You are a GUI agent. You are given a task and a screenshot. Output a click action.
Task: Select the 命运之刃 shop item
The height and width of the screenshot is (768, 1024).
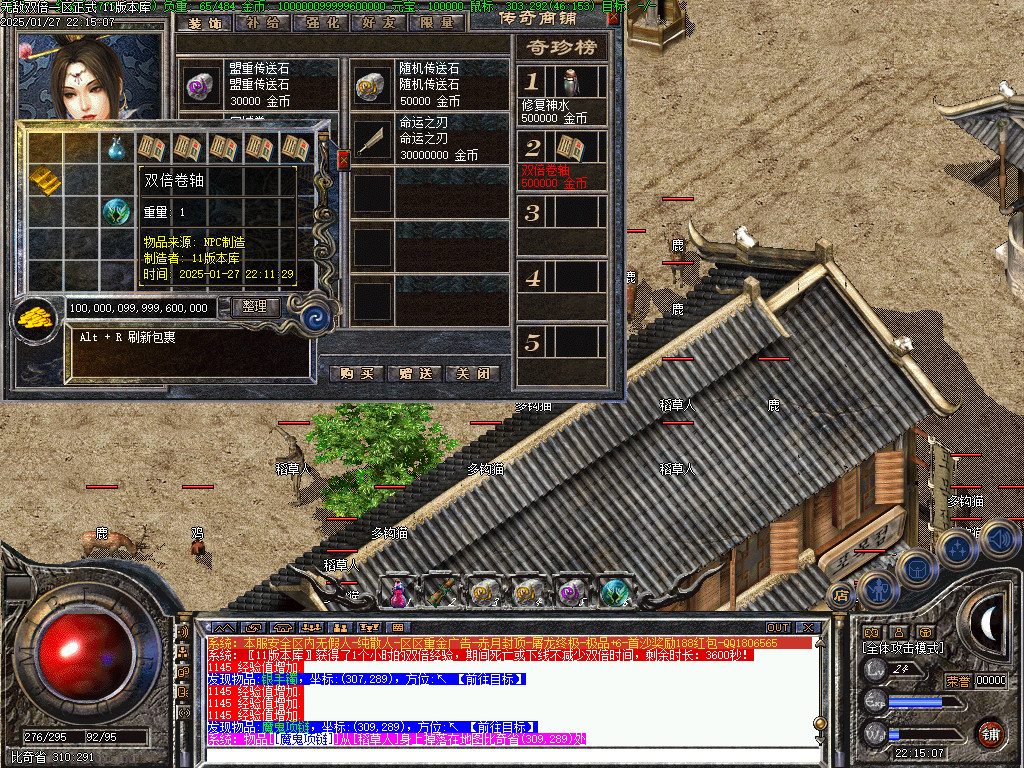coord(429,139)
